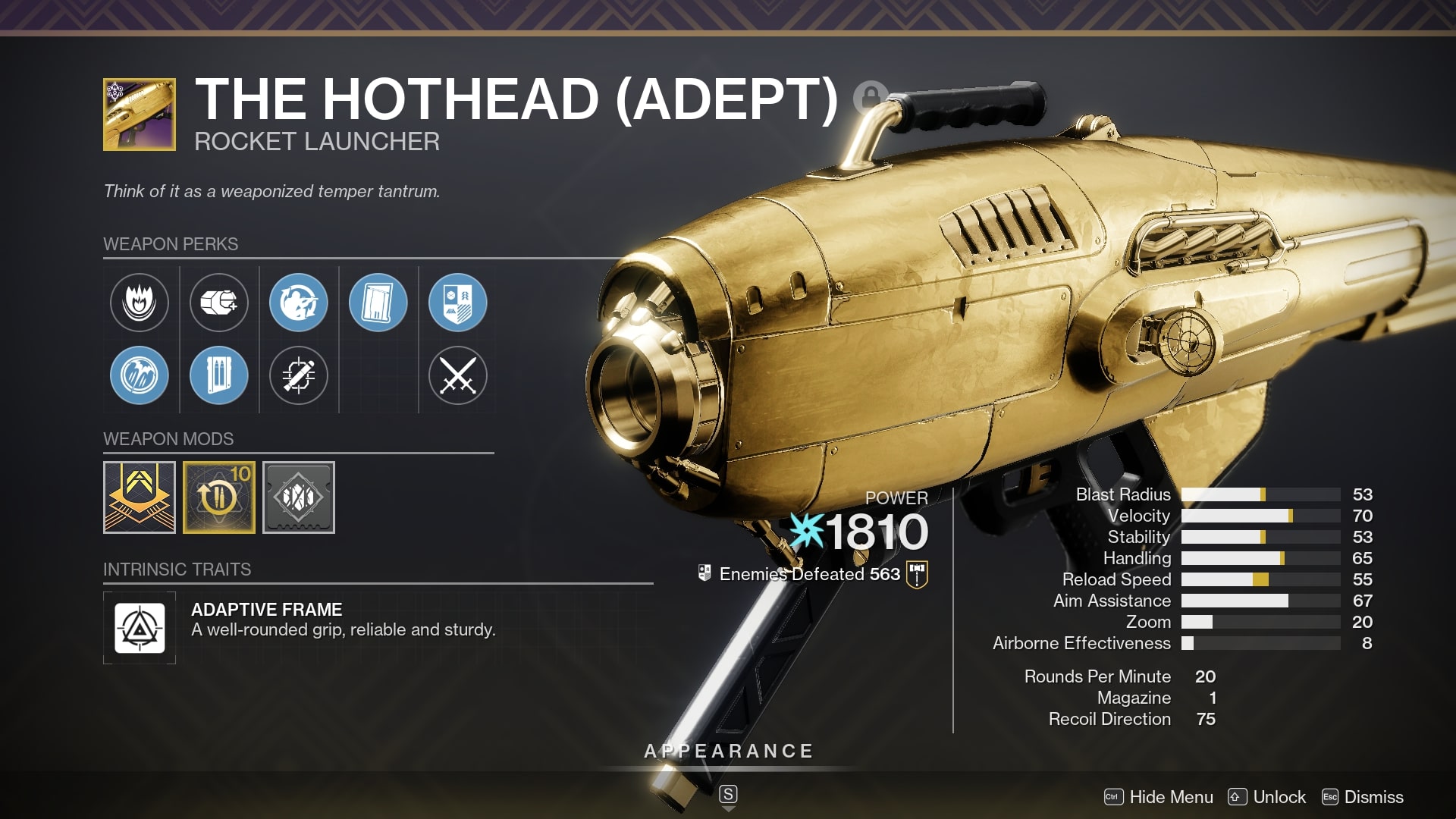The width and height of the screenshot is (1456, 819).
Task: Select the Tracking Module perk icon
Action: 299,375
